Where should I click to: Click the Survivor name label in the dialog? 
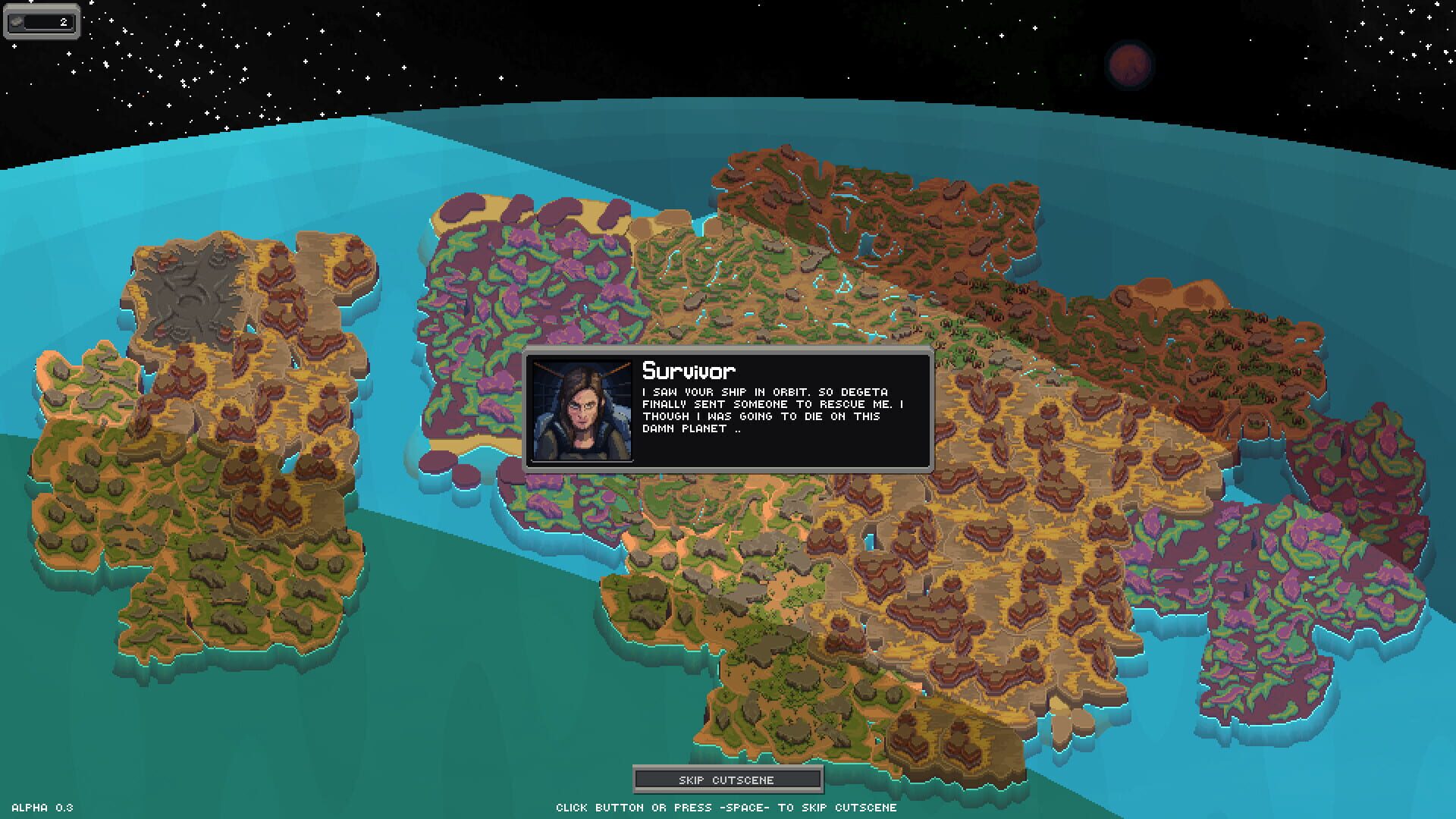coord(686,371)
